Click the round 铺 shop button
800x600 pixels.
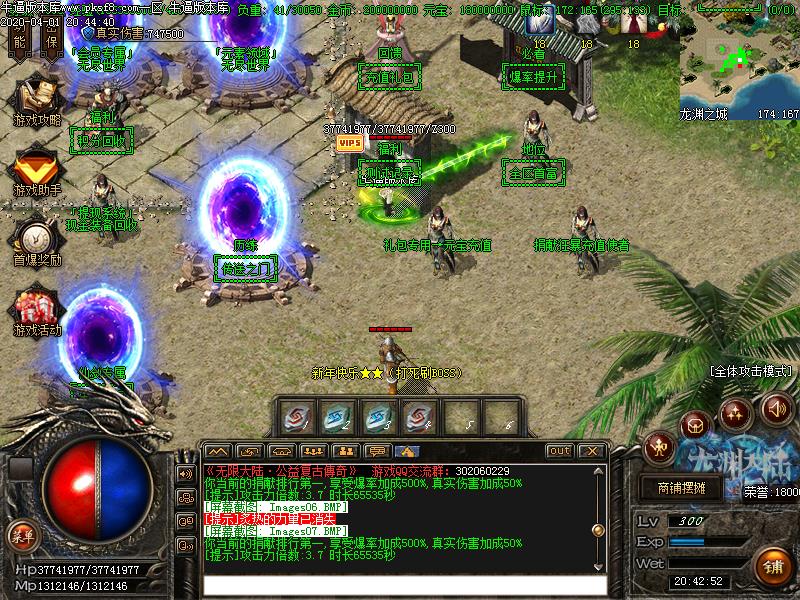pyautogui.click(x=773, y=566)
